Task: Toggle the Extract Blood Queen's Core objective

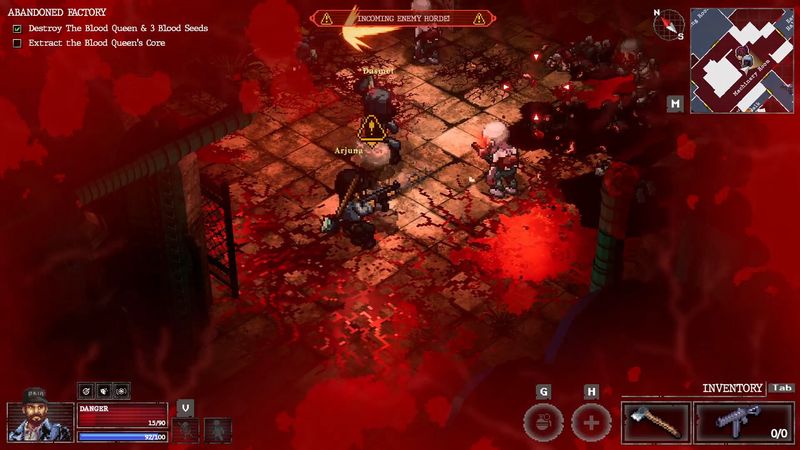Action: pyautogui.click(x=17, y=43)
